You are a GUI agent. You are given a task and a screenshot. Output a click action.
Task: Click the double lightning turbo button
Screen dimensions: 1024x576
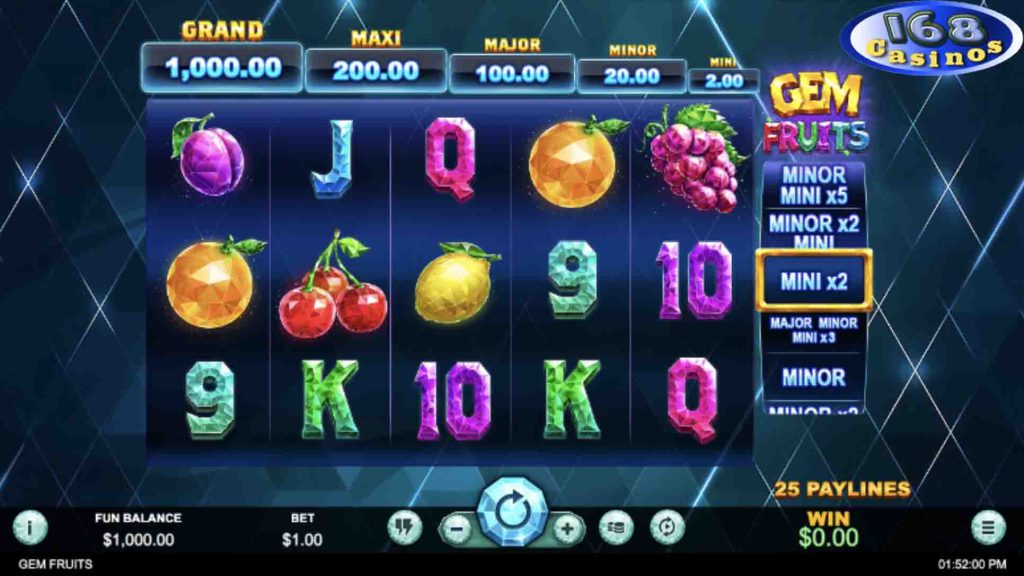coord(404,526)
